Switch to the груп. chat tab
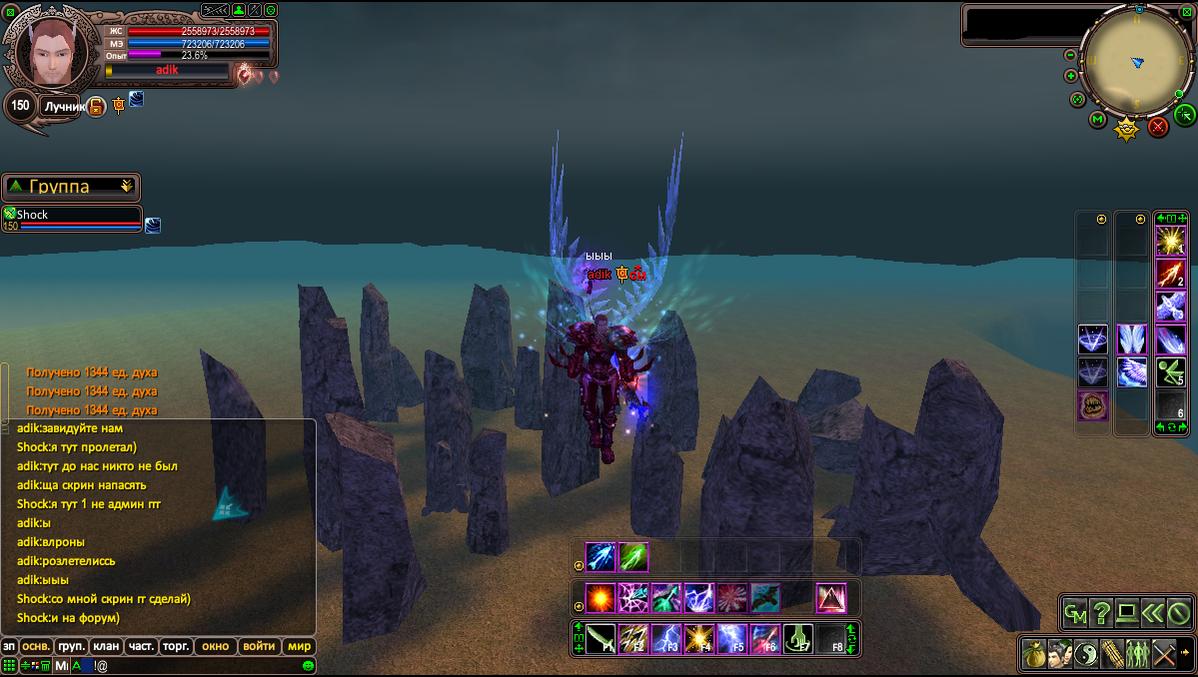 [x=71, y=646]
